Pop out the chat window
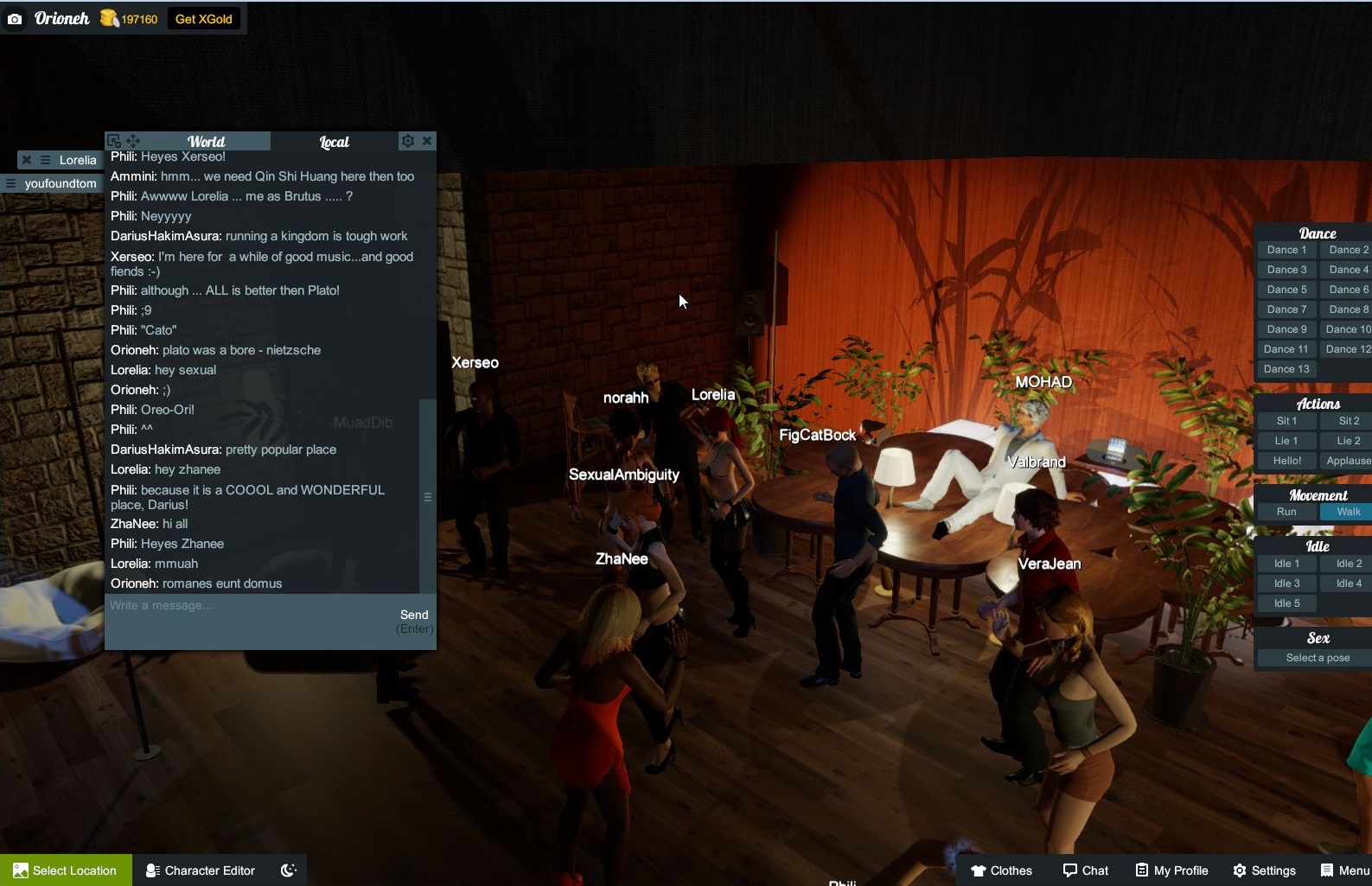This screenshot has width=1372, height=886. [113, 139]
